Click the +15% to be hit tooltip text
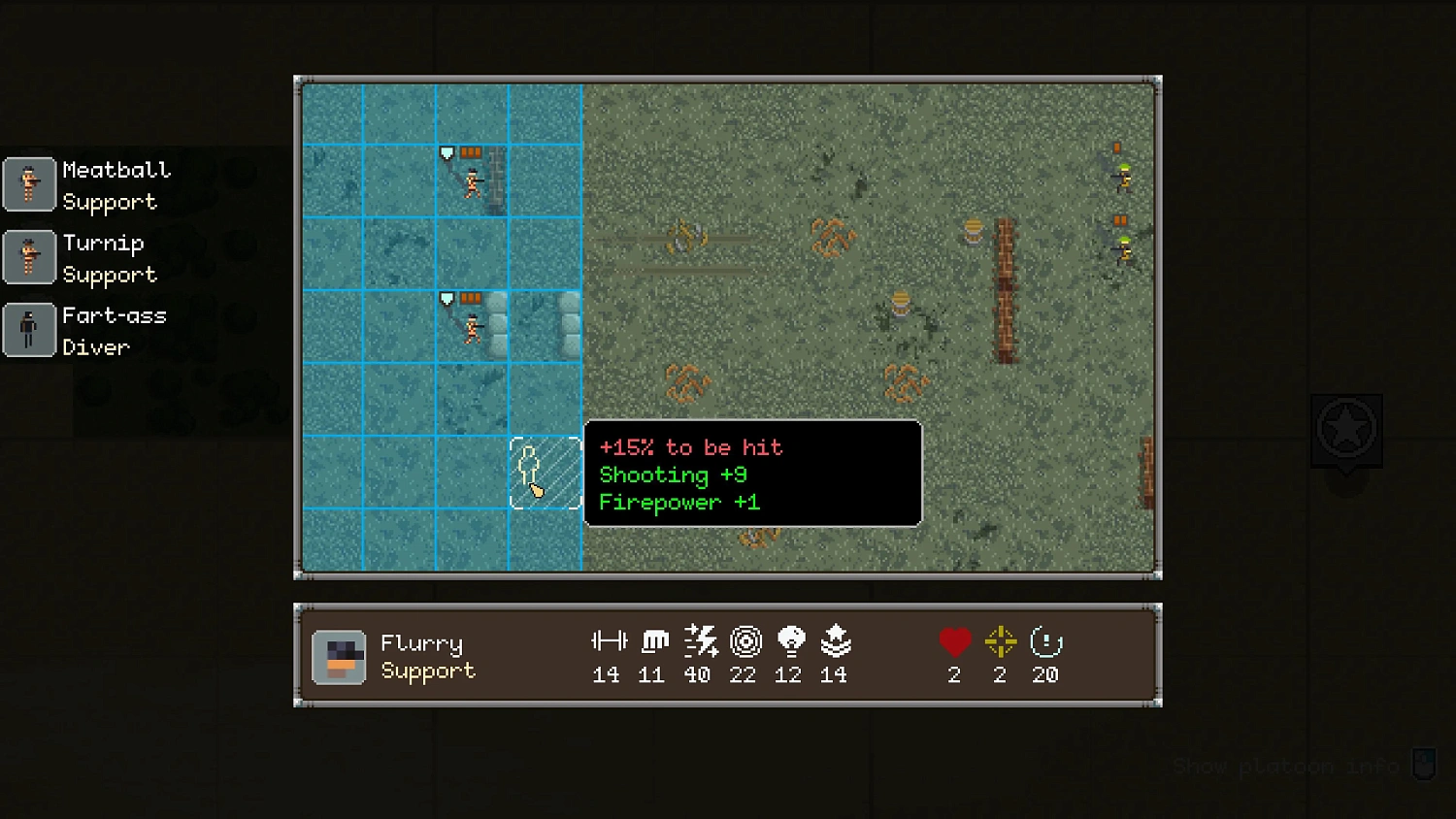1456x819 pixels. (x=690, y=447)
